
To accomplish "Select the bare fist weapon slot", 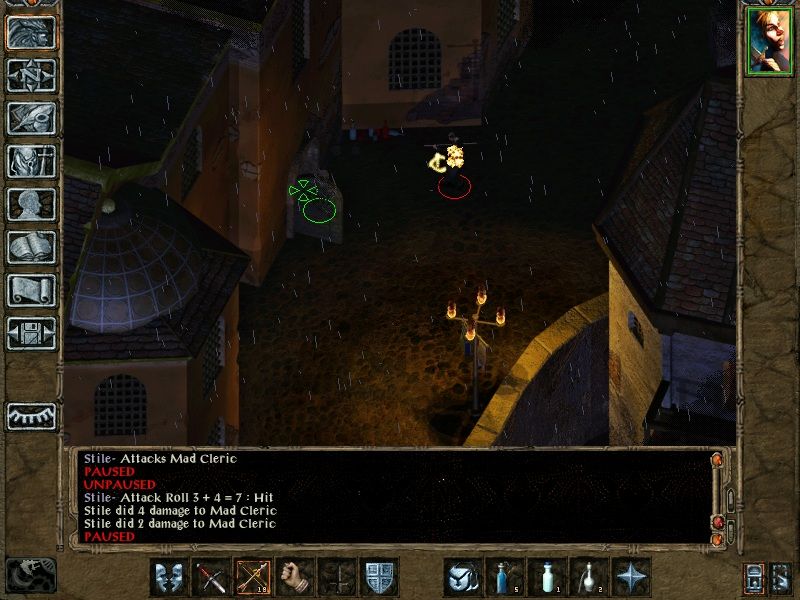I will click(293, 577).
